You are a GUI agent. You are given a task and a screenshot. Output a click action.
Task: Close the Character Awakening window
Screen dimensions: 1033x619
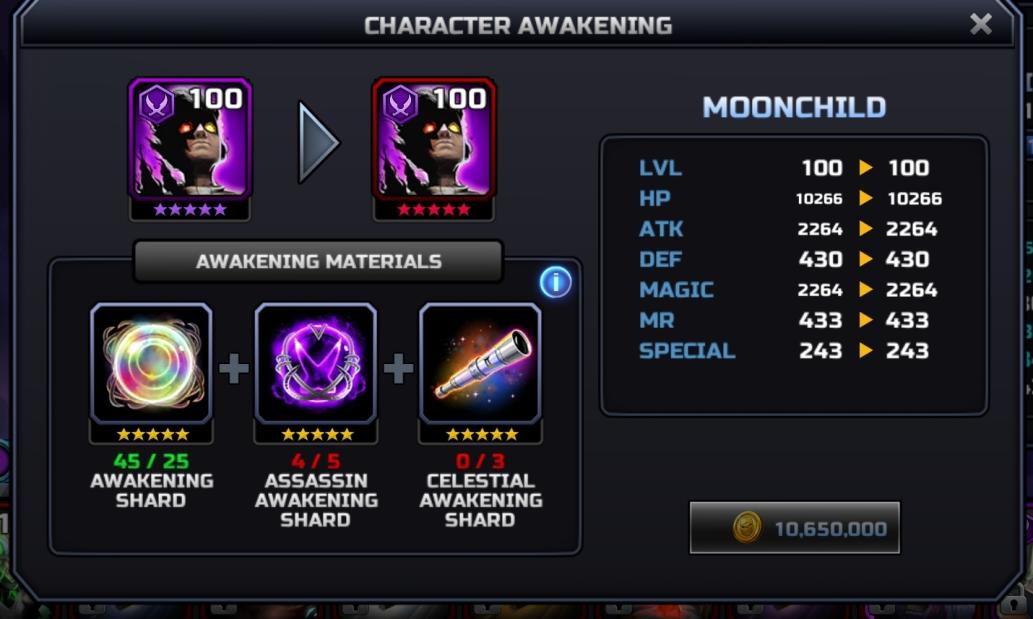[x=981, y=25]
